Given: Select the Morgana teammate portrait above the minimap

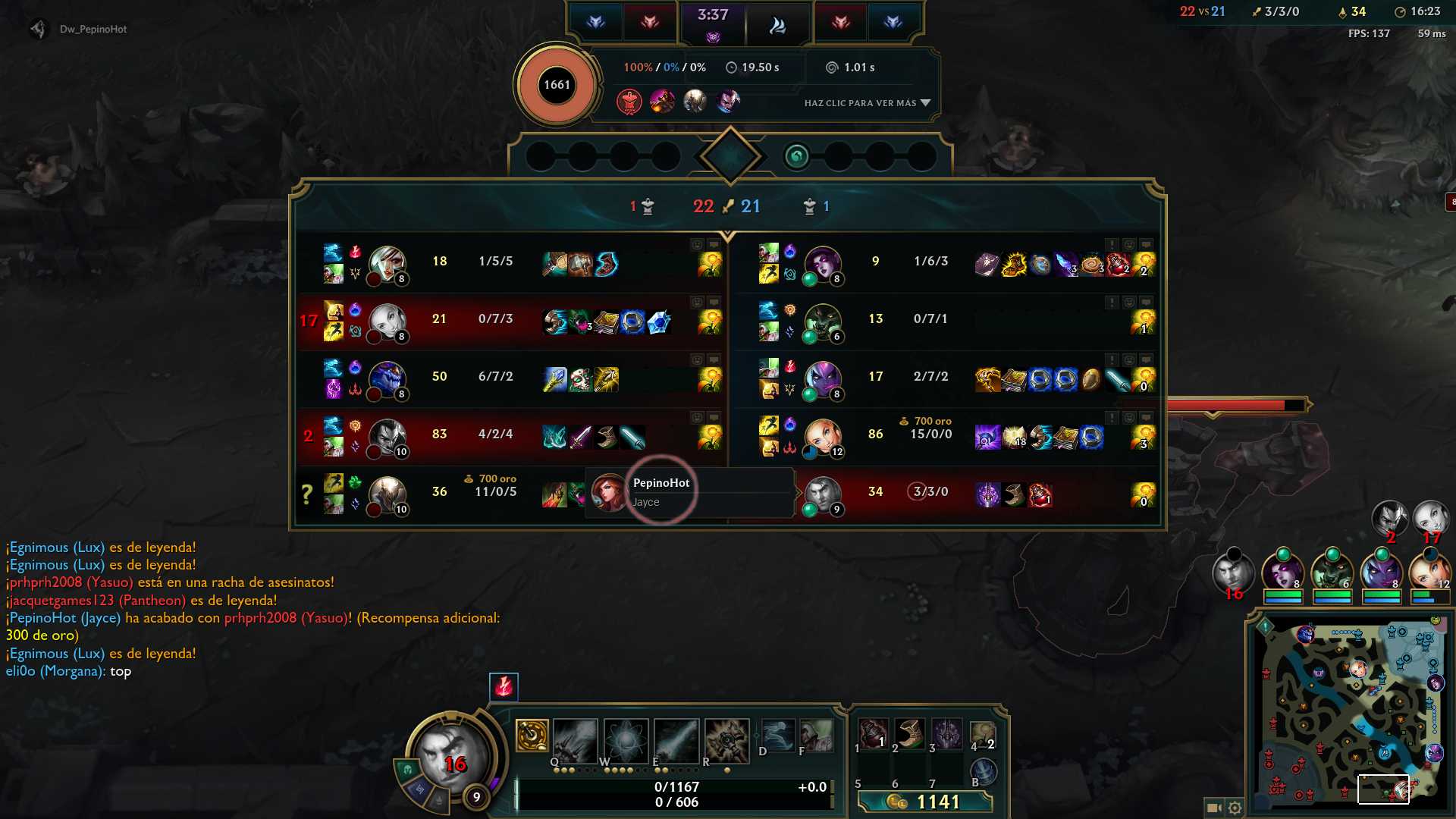Looking at the screenshot, I should [x=1282, y=574].
